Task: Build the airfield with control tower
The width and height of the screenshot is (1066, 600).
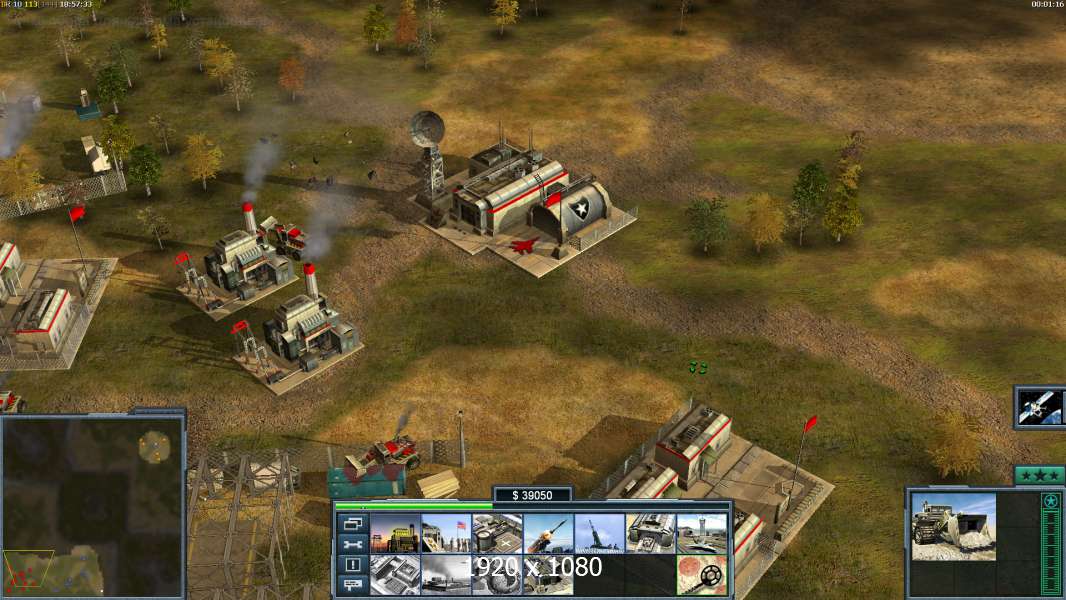Action: click(x=701, y=534)
